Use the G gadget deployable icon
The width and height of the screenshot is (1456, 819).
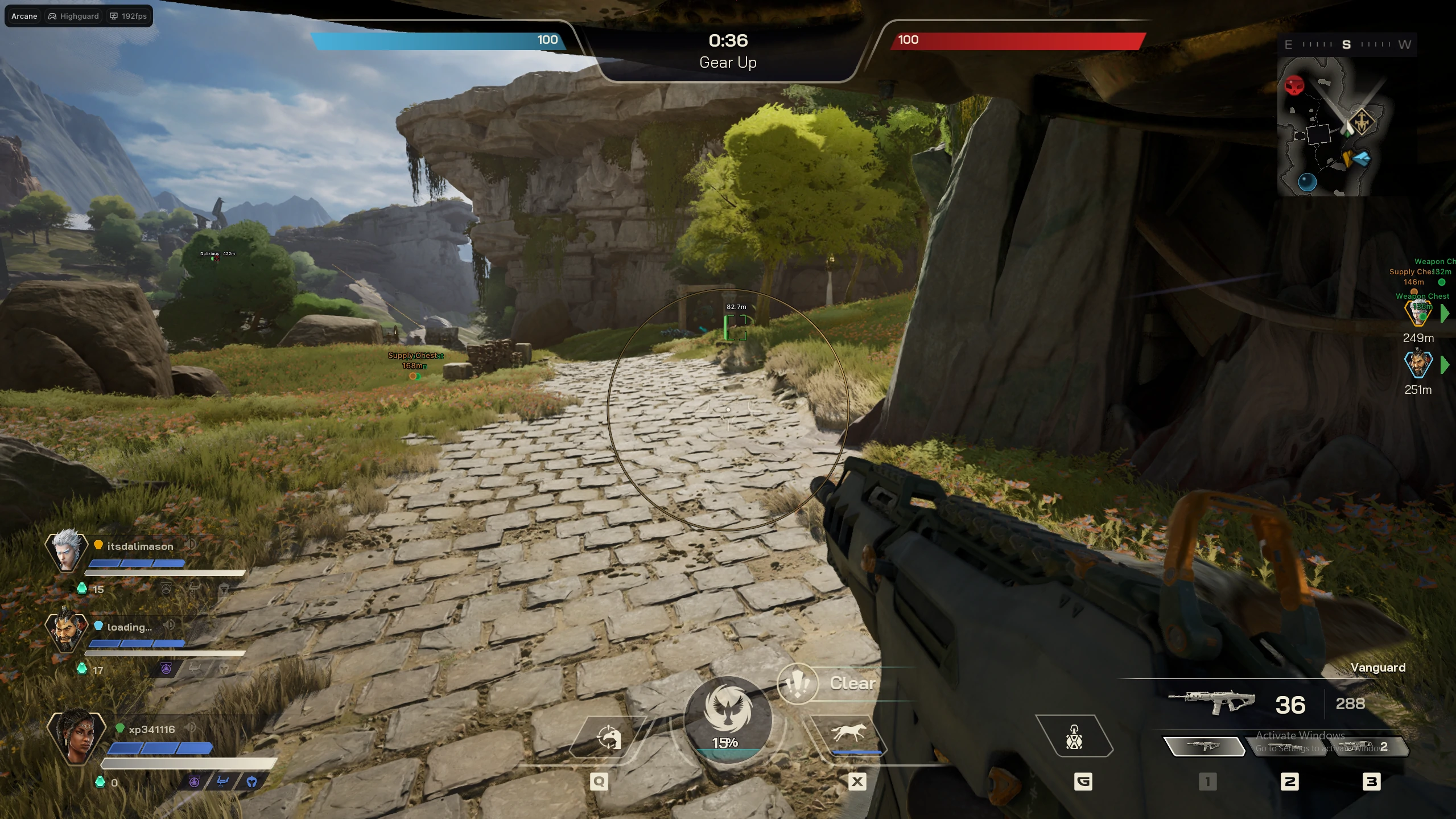[x=1074, y=736]
